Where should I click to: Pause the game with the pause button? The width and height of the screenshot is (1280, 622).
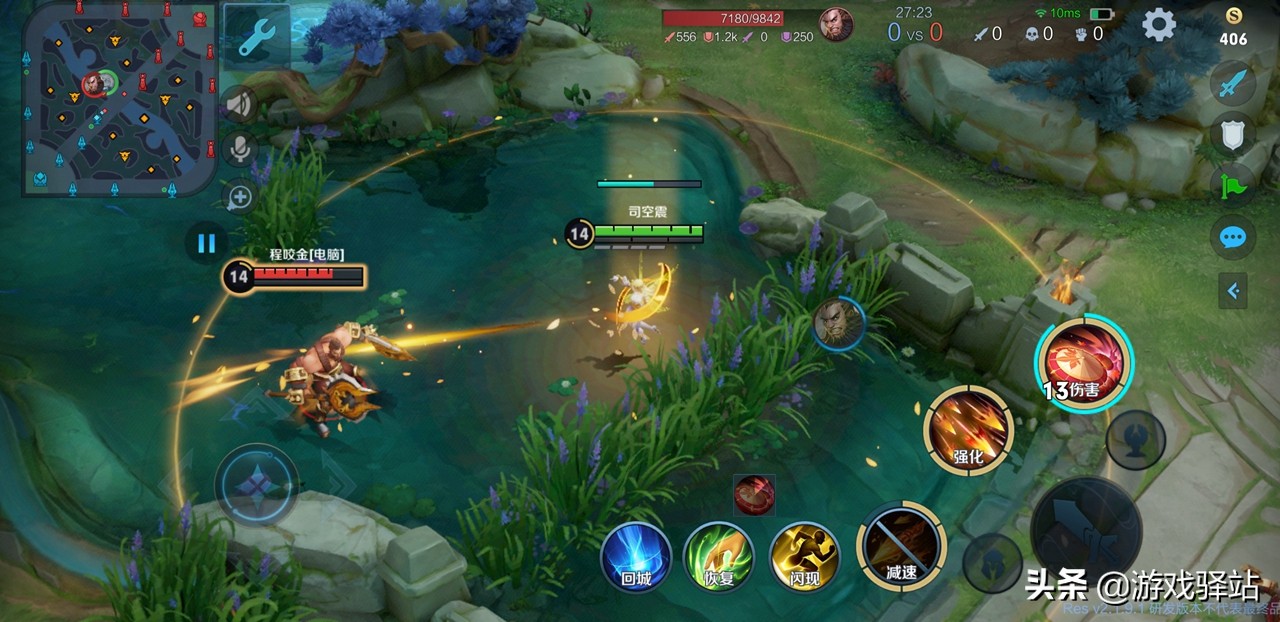[x=207, y=243]
